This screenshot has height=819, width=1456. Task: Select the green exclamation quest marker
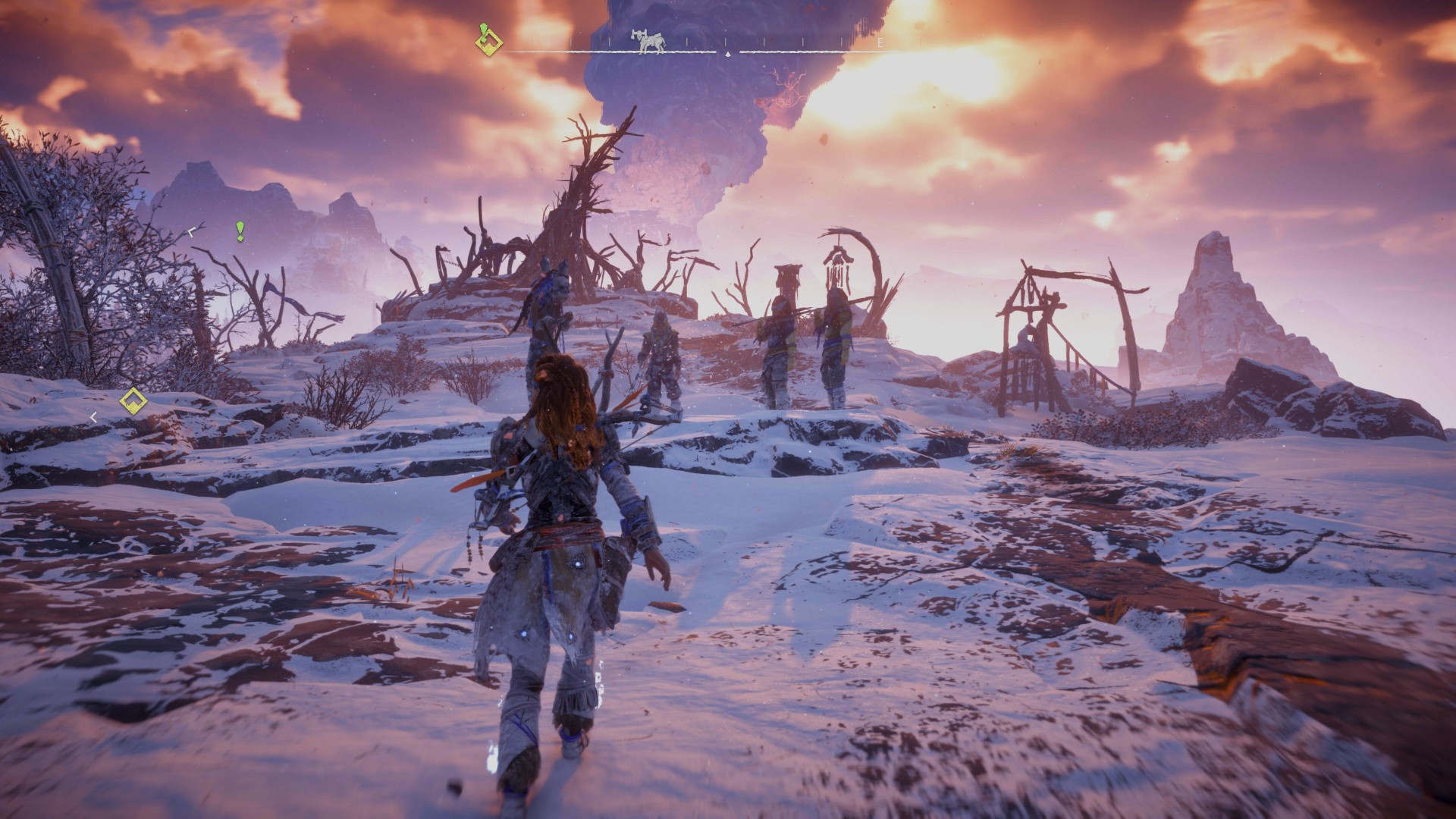point(240,231)
